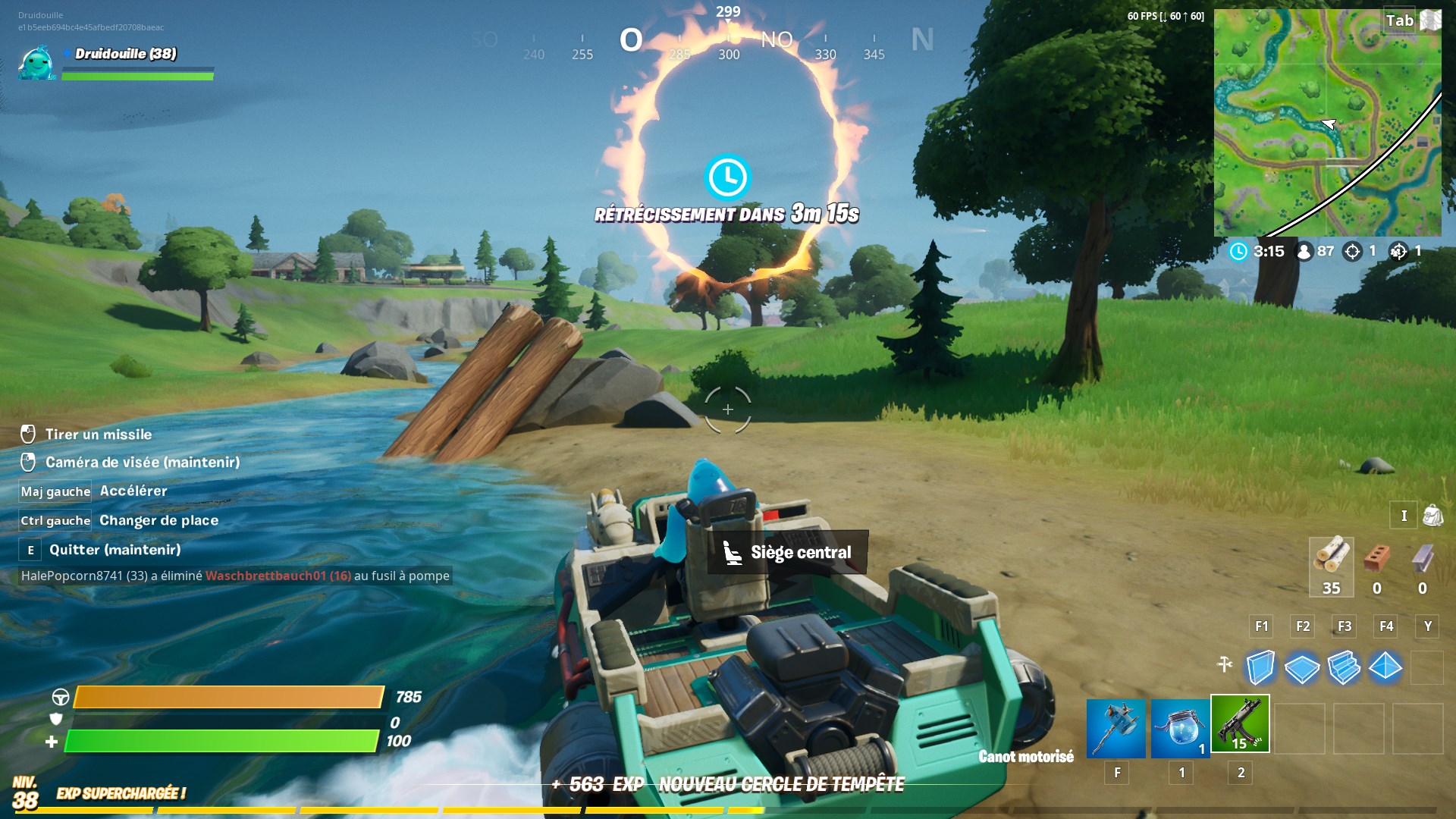The height and width of the screenshot is (819, 1456).
Task: Open the backpack inventory icon
Action: (x=1432, y=515)
